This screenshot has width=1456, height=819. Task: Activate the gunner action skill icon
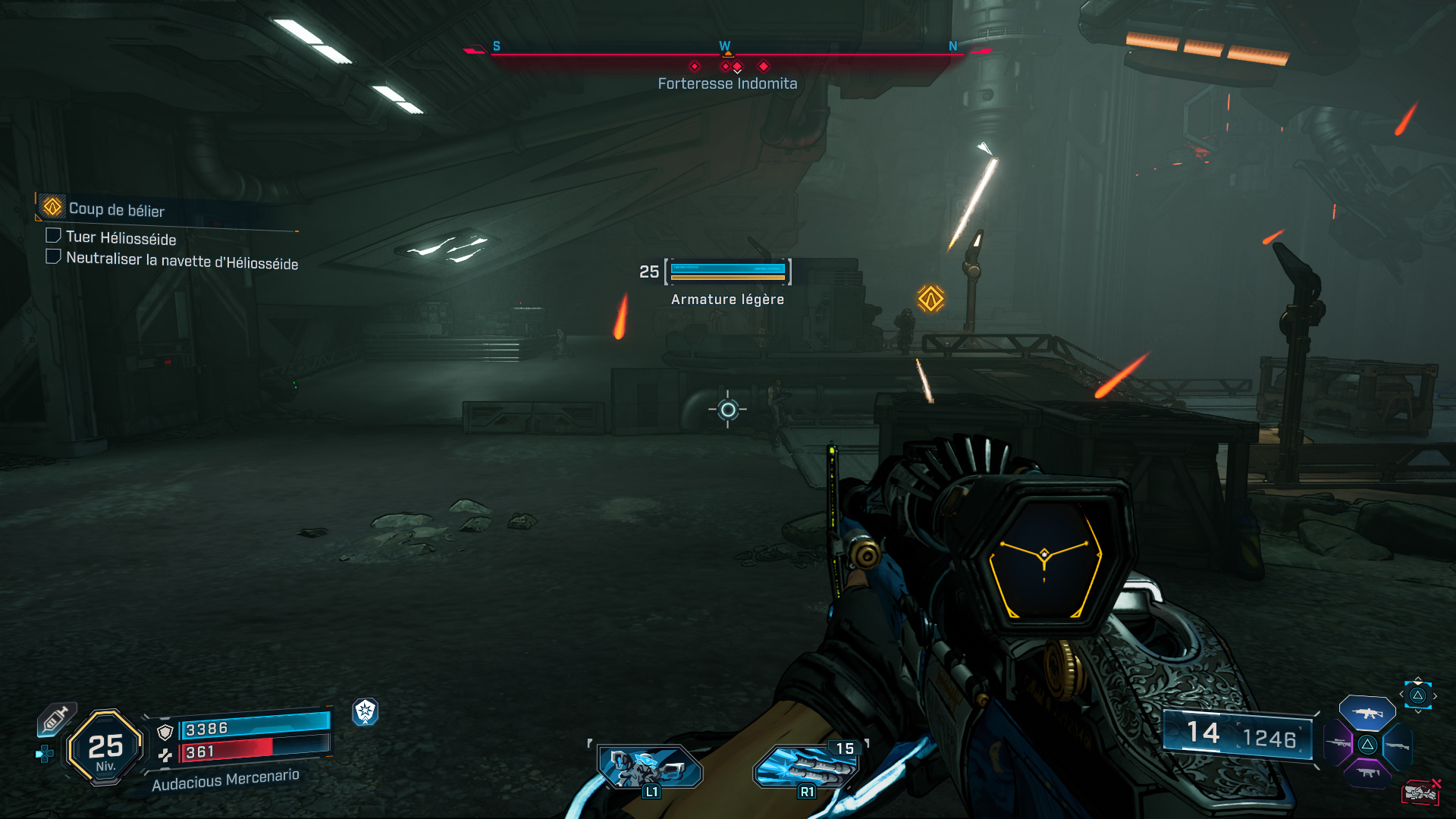(x=649, y=767)
